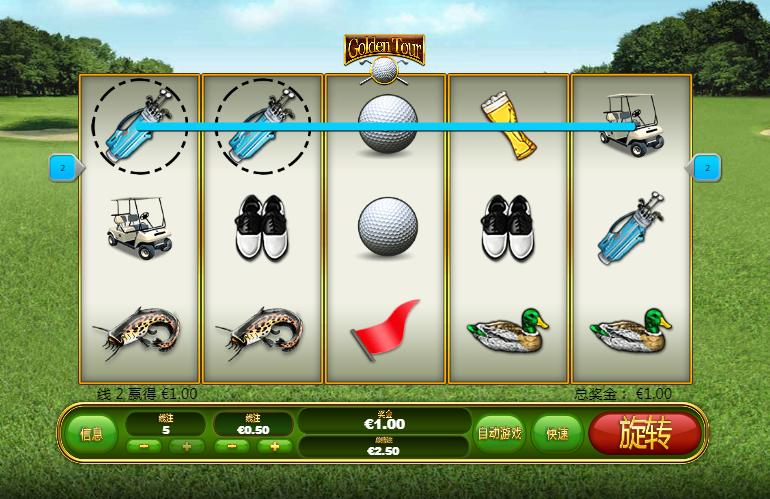This screenshot has height=499, width=770.
Task: Spin the reels with the red 旋转 button
Action: tap(644, 434)
